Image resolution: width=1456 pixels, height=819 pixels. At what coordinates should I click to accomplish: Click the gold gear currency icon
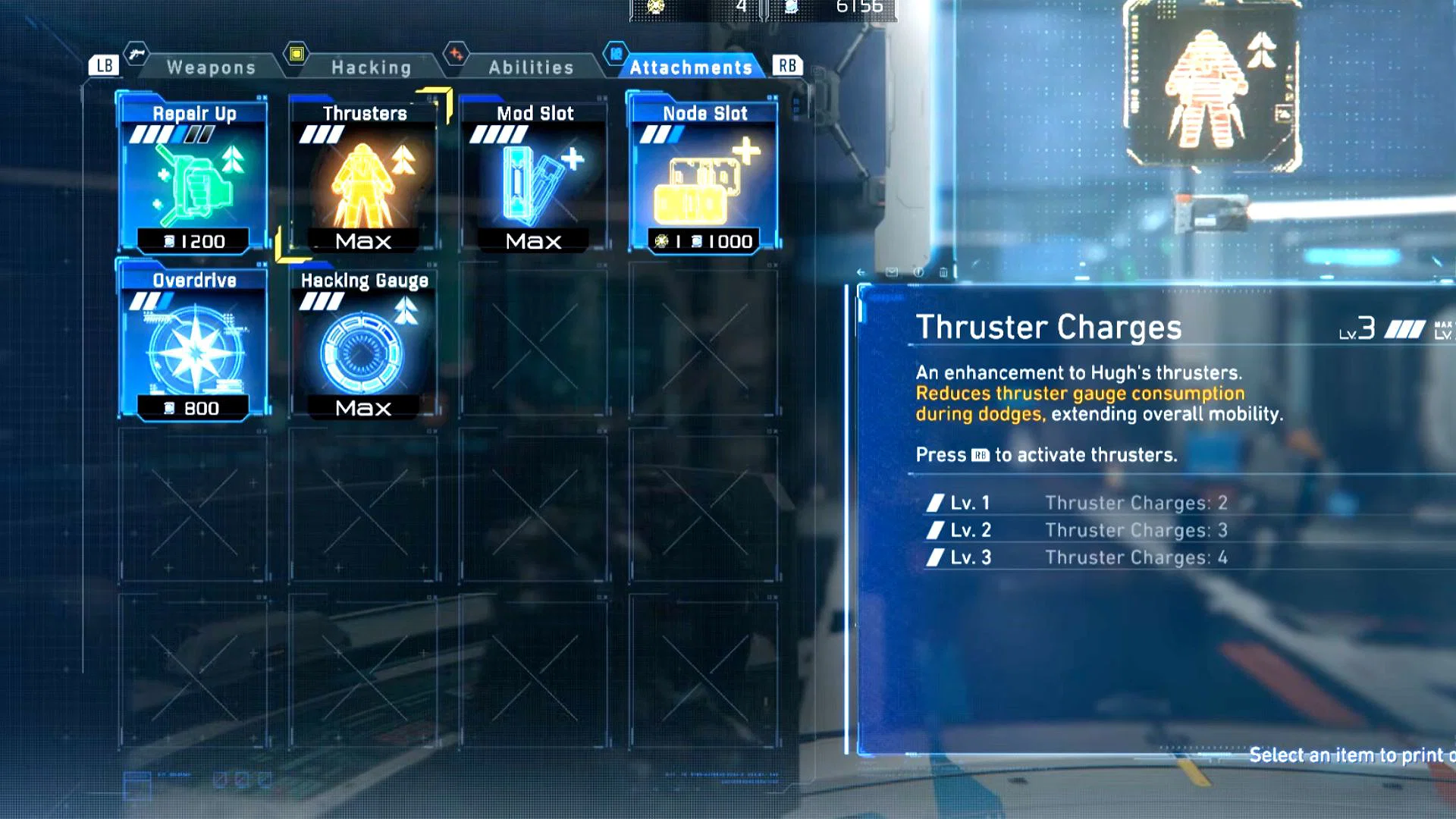[x=655, y=7]
